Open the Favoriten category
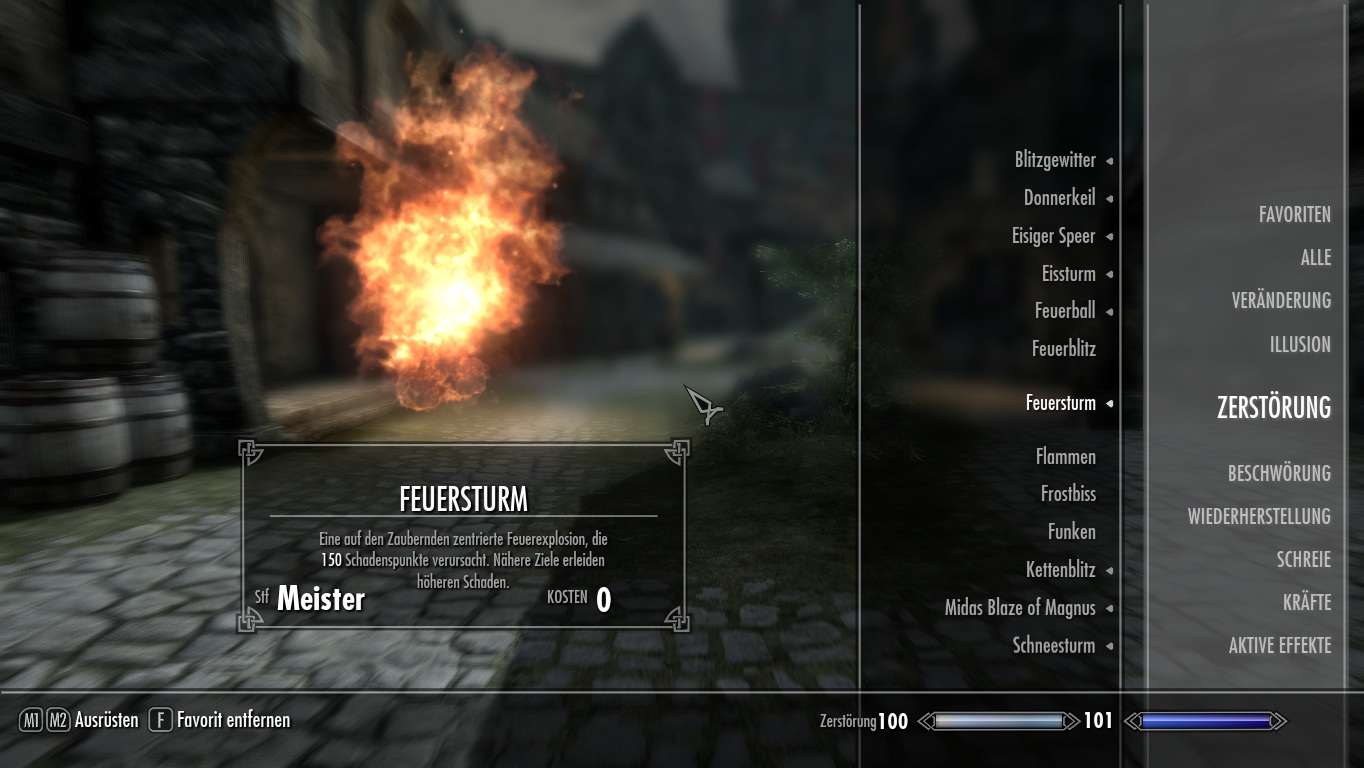 1294,215
